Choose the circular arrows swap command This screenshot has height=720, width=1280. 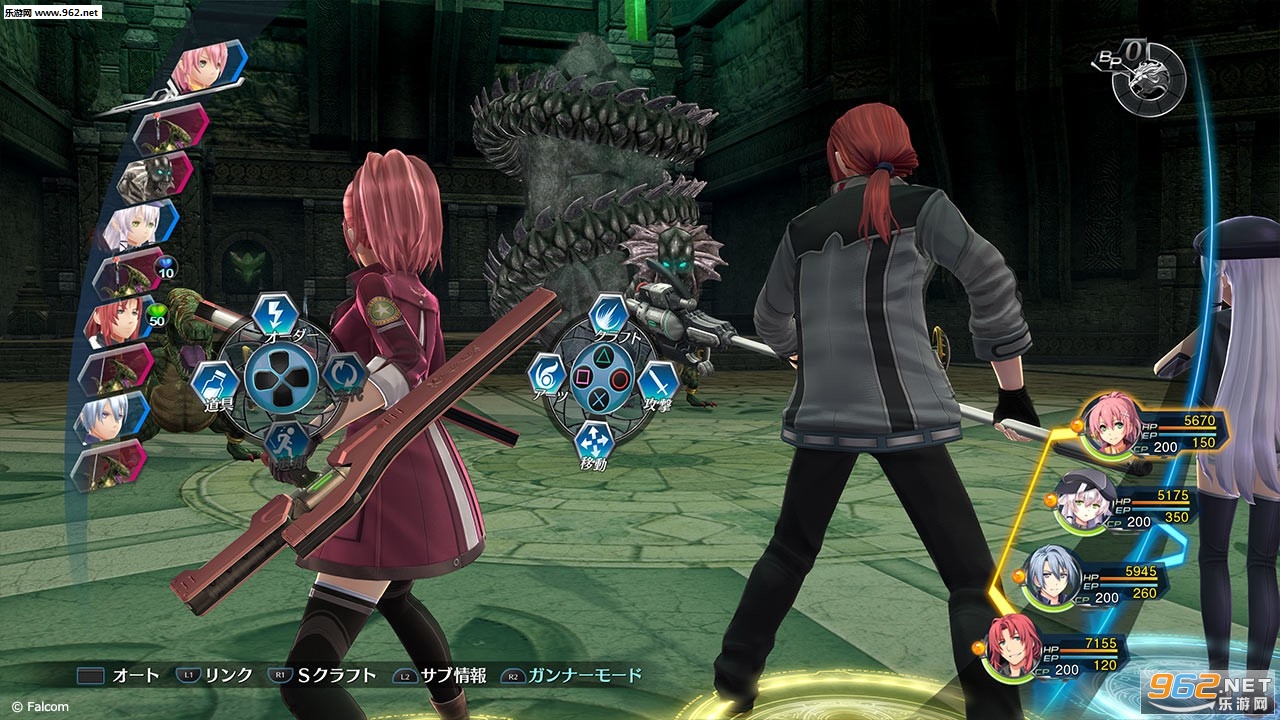[342, 373]
